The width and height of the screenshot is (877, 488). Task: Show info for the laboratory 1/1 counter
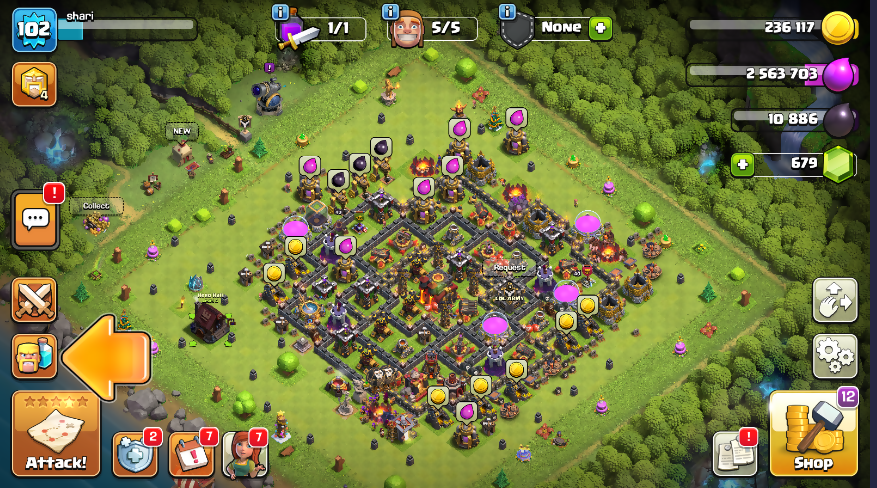(x=281, y=12)
